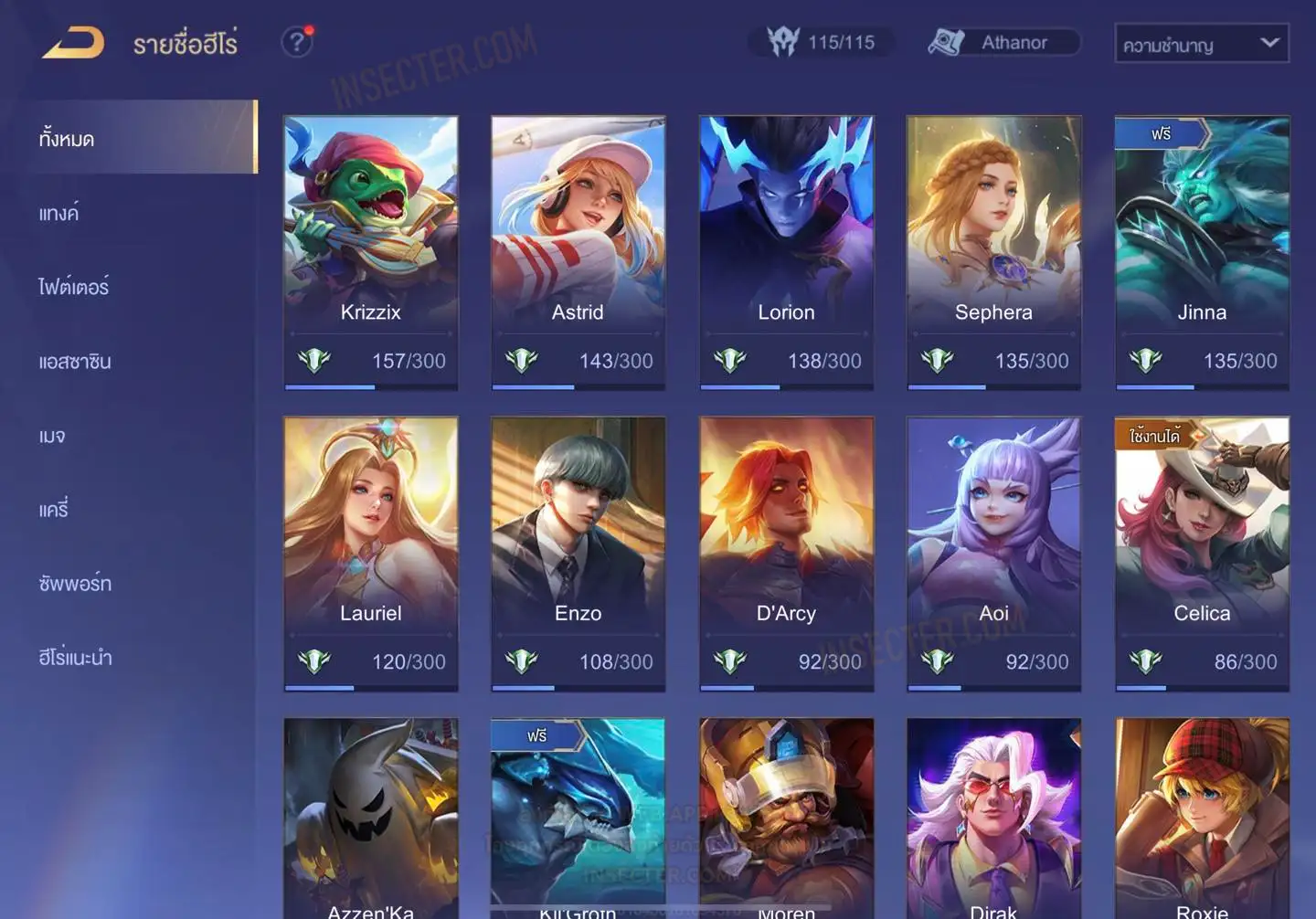Filter heroes by เมจ category
Viewport: 1316px width, 919px height.
[52, 436]
